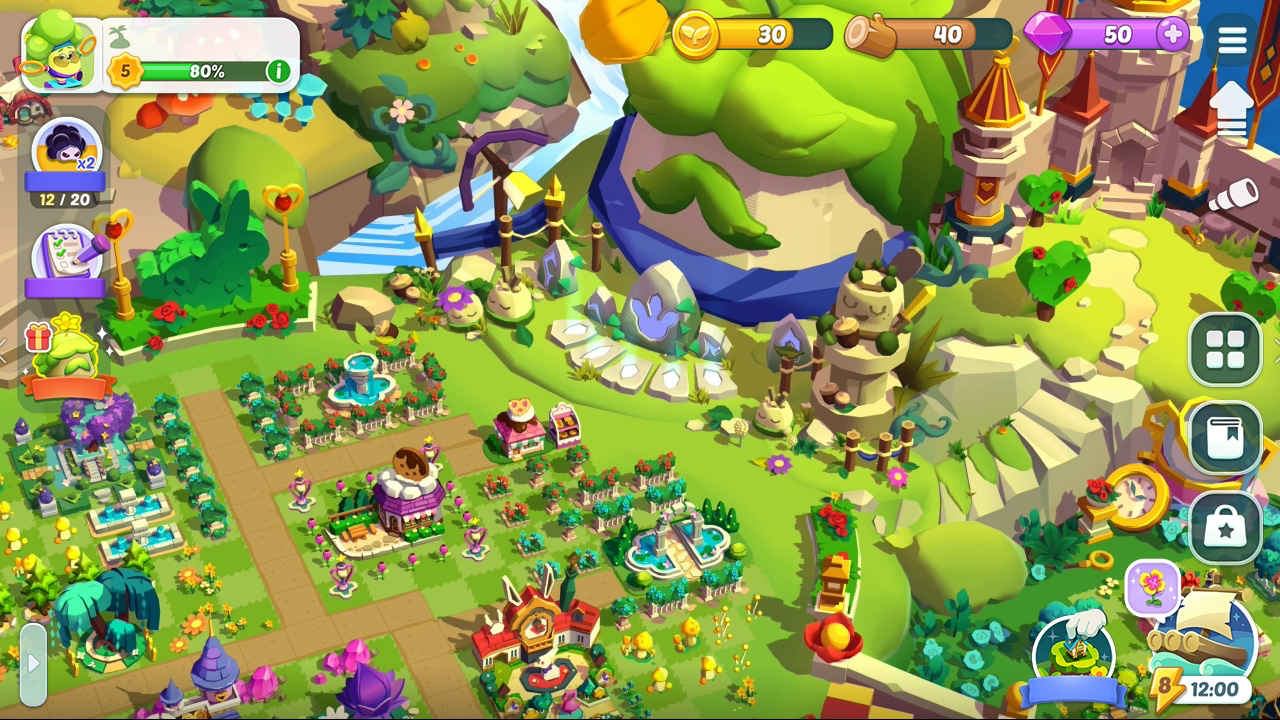Open the journal book panel
The height and width of the screenshot is (720, 1280).
coord(1227,440)
